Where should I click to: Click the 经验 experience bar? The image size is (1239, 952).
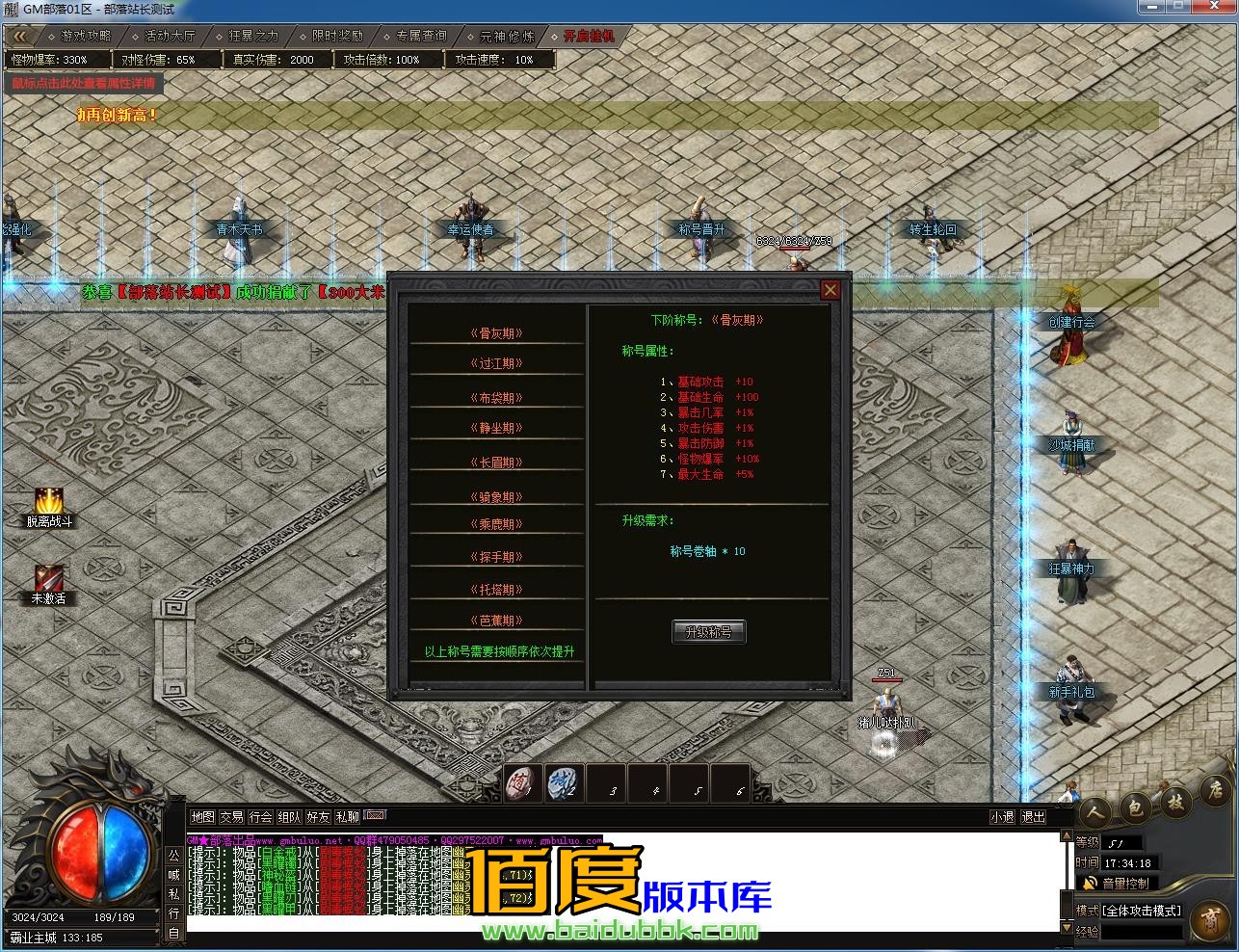(x=1137, y=931)
